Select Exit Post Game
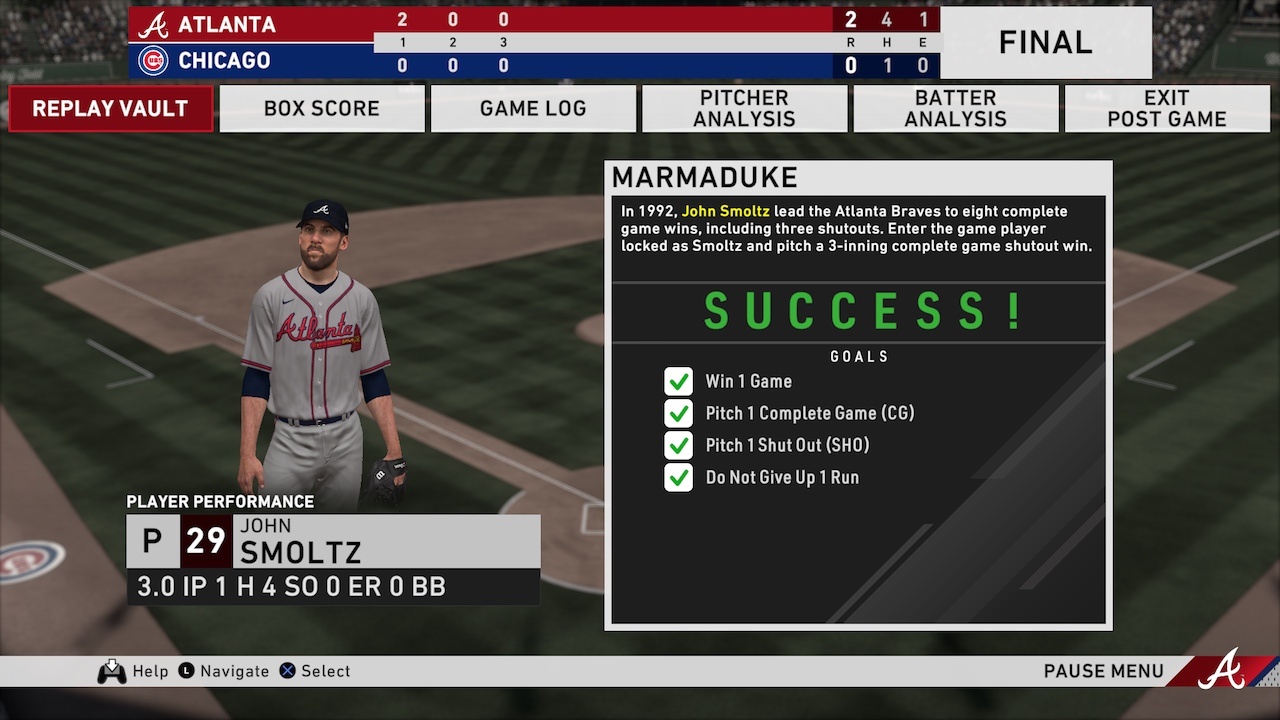Image resolution: width=1280 pixels, height=720 pixels. 1166,108
